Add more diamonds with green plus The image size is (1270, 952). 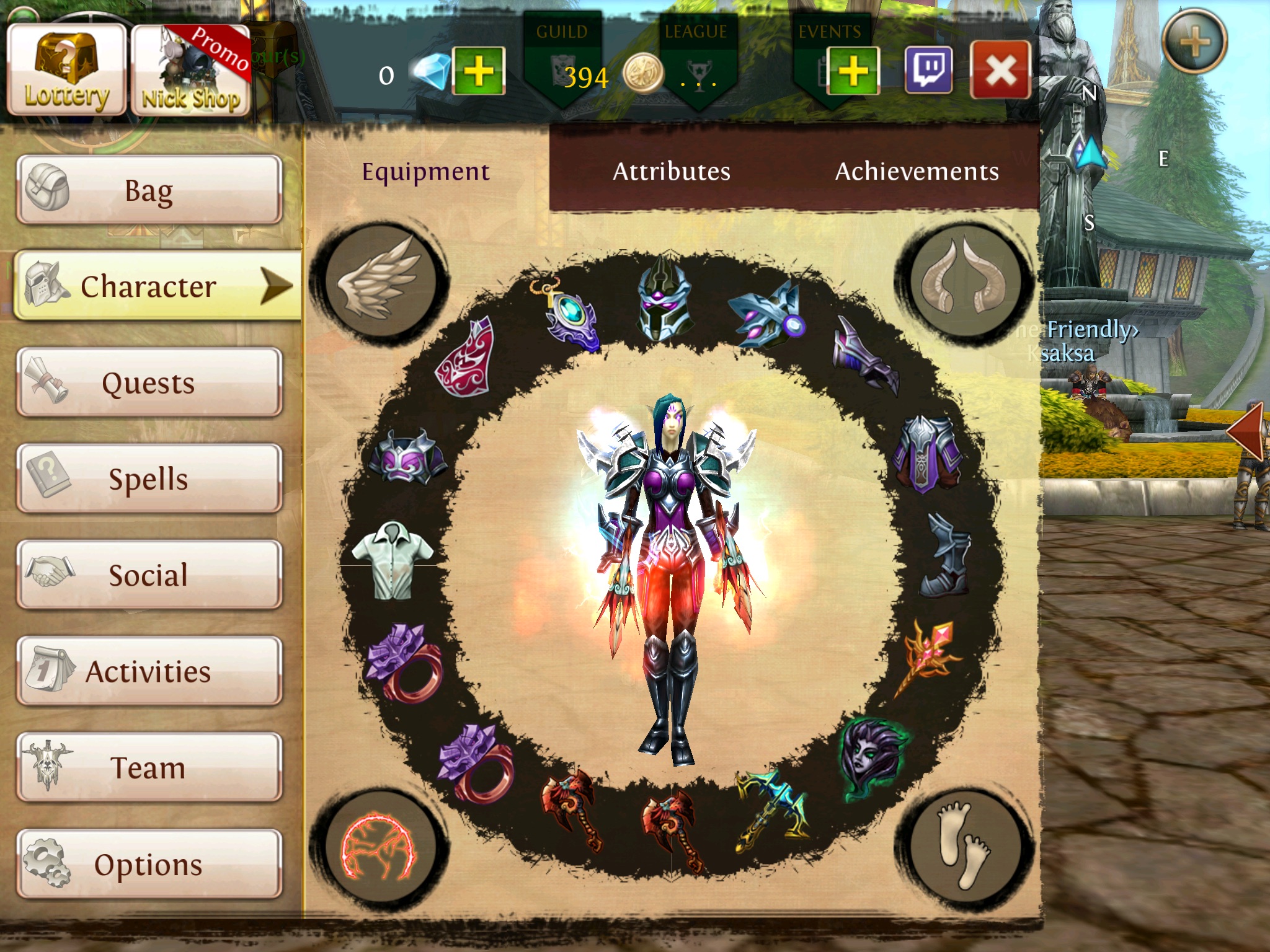(479, 71)
